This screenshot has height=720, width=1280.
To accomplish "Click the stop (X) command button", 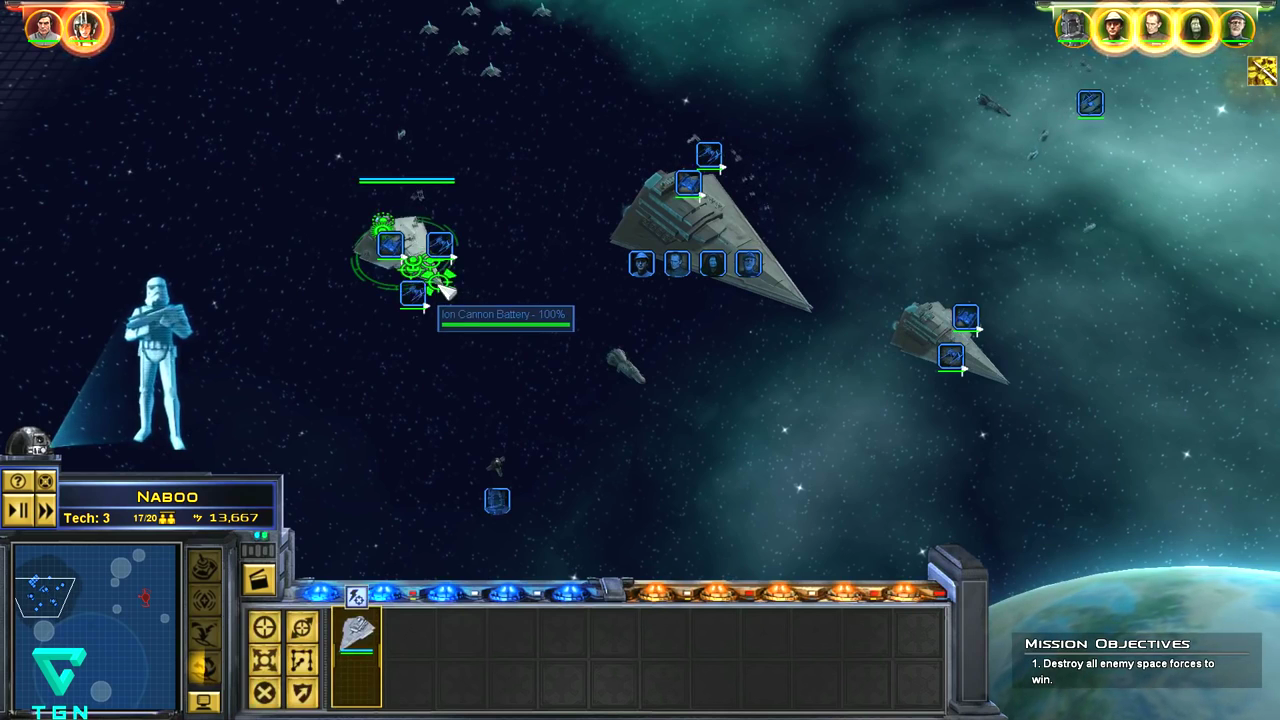I will tap(265, 692).
